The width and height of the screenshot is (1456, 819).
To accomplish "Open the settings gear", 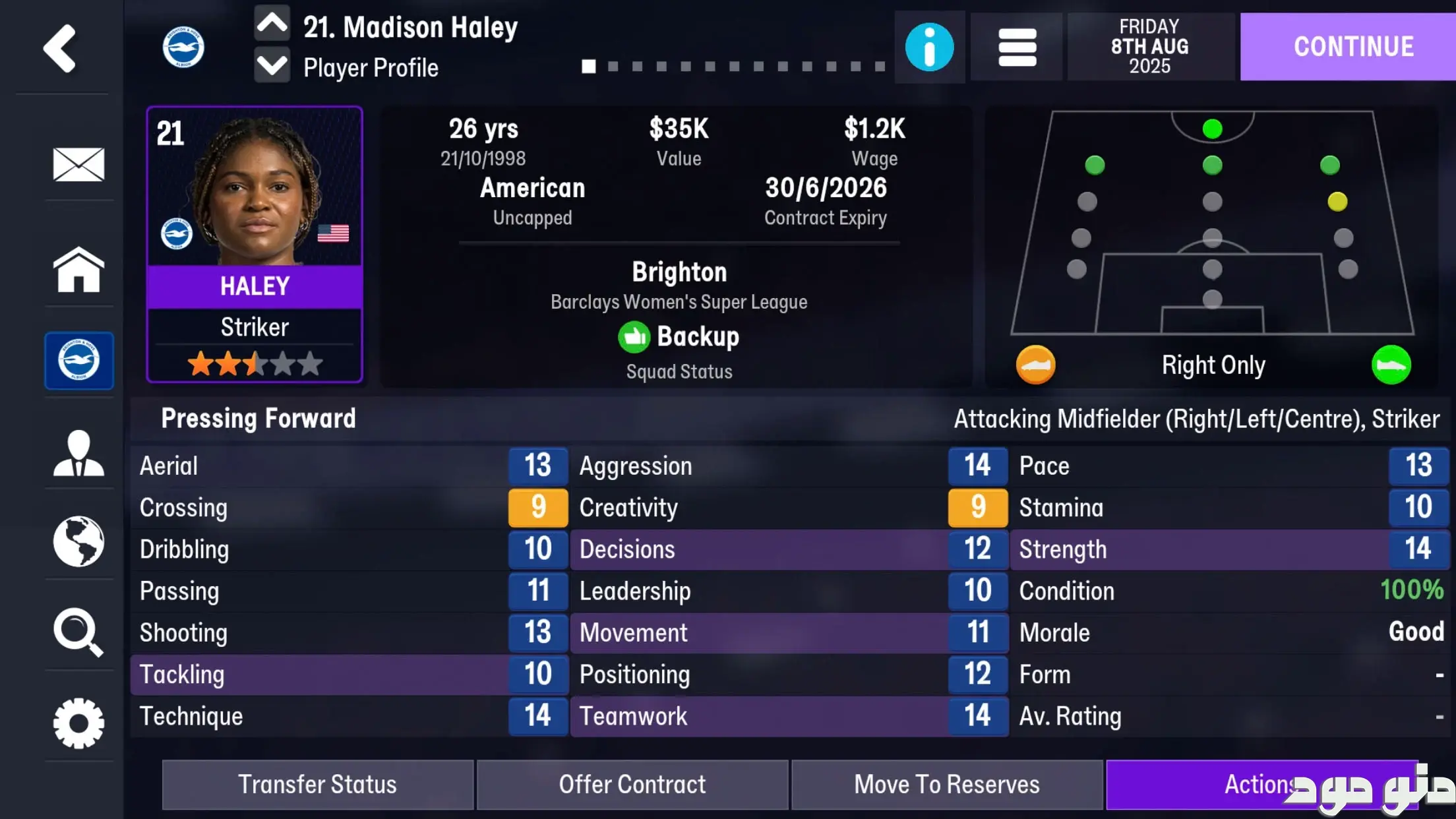I will click(x=78, y=723).
